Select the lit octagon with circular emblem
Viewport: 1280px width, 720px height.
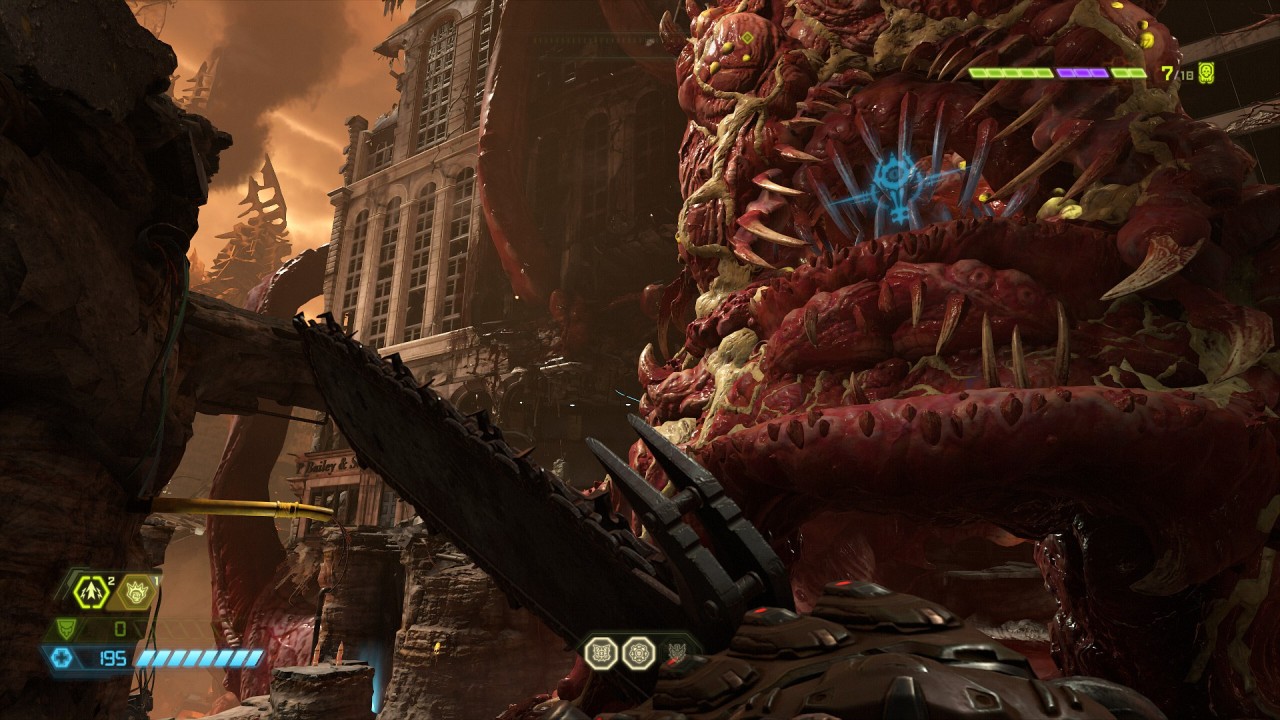tap(637, 653)
